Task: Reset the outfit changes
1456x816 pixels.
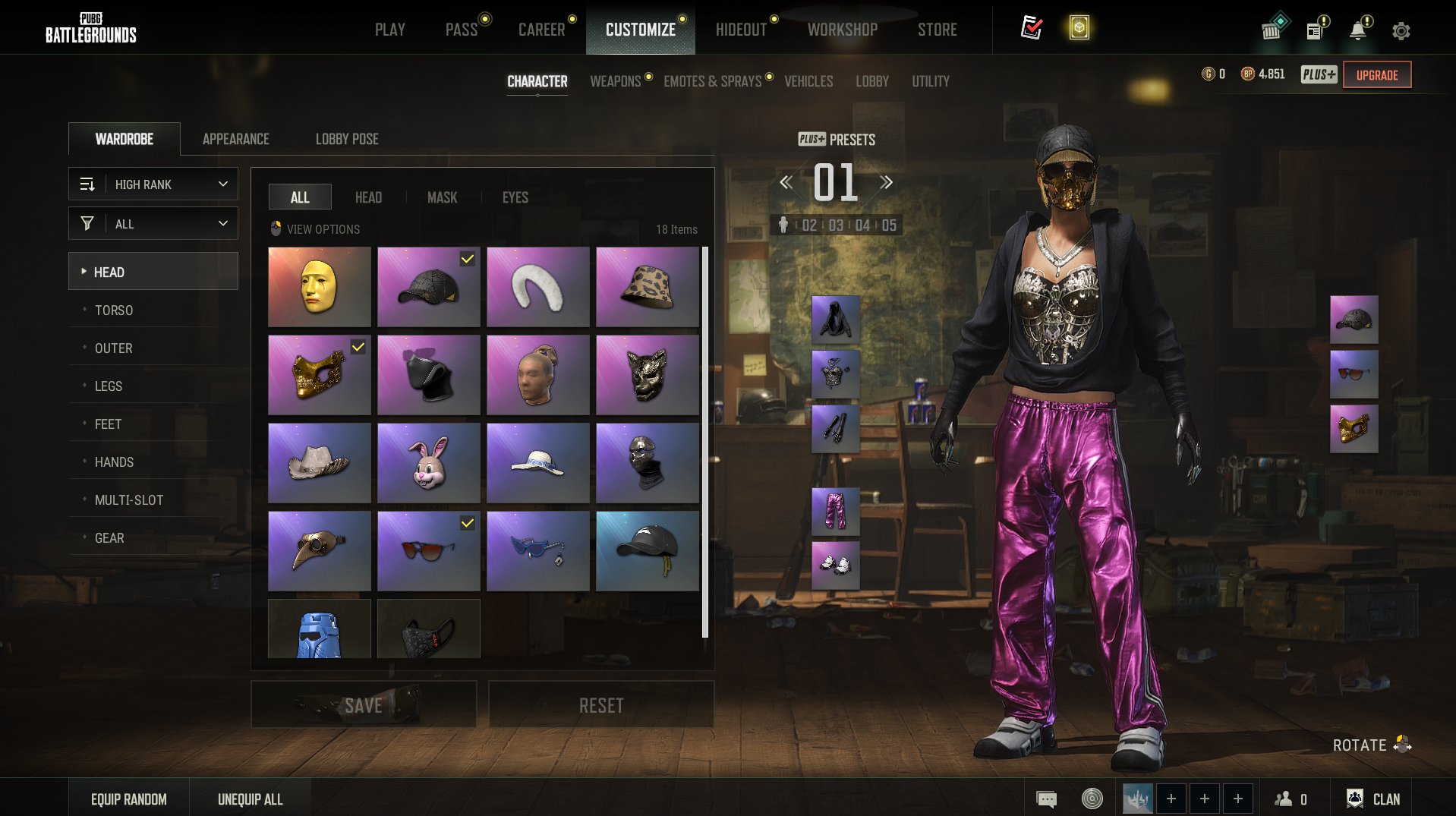Action: coord(600,705)
